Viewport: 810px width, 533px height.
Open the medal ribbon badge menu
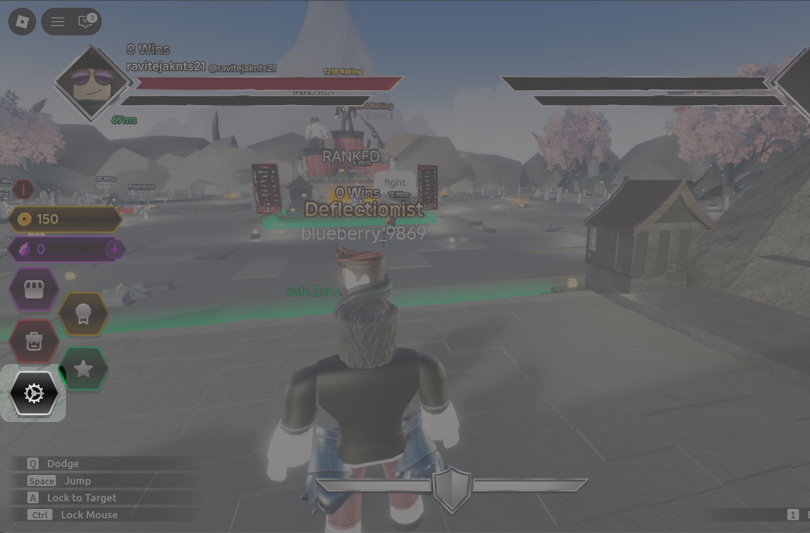tap(83, 314)
